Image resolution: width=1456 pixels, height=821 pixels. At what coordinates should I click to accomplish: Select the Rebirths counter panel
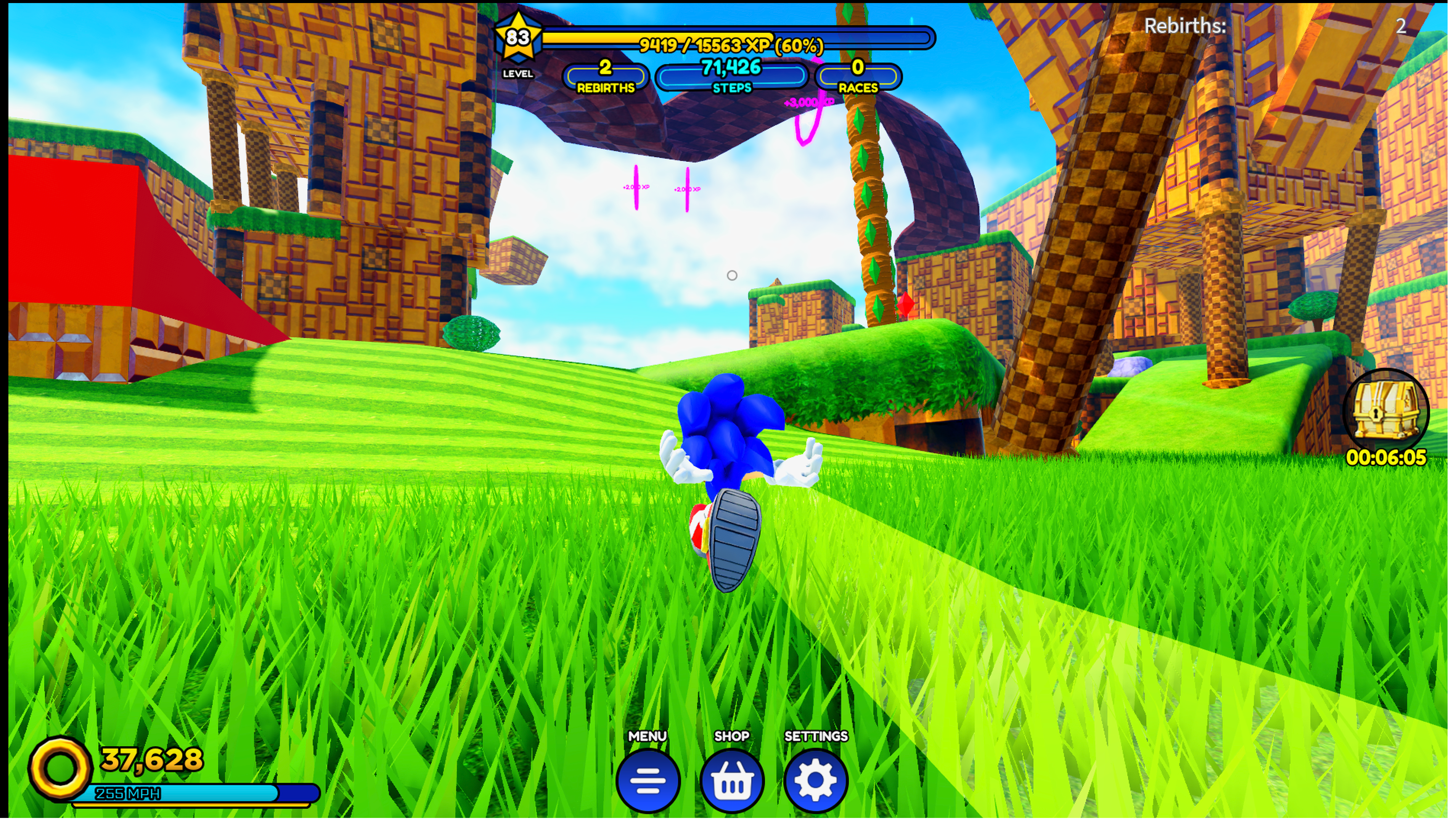coord(605,76)
